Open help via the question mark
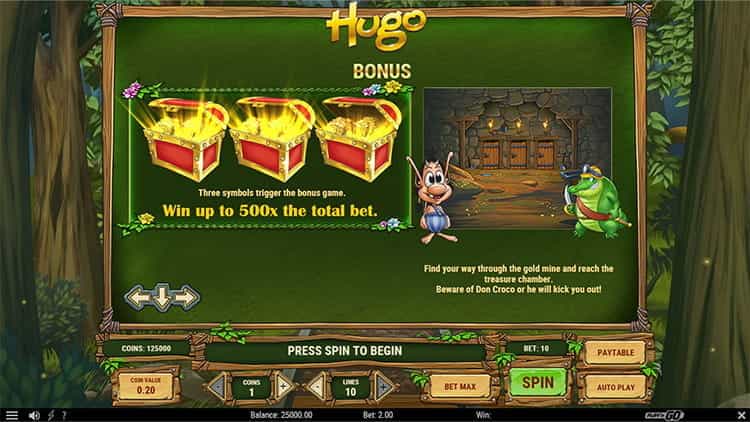The width and height of the screenshot is (750, 422). tap(64, 415)
